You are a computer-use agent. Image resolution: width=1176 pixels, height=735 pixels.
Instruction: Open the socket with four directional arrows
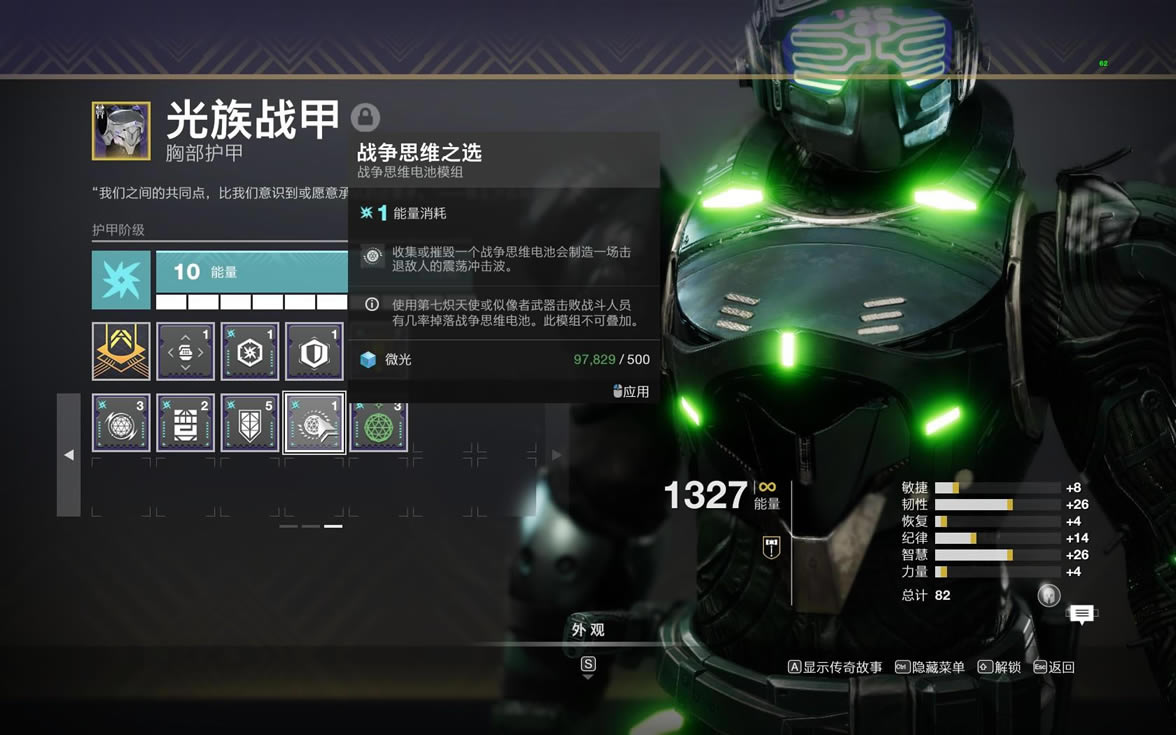click(185, 351)
